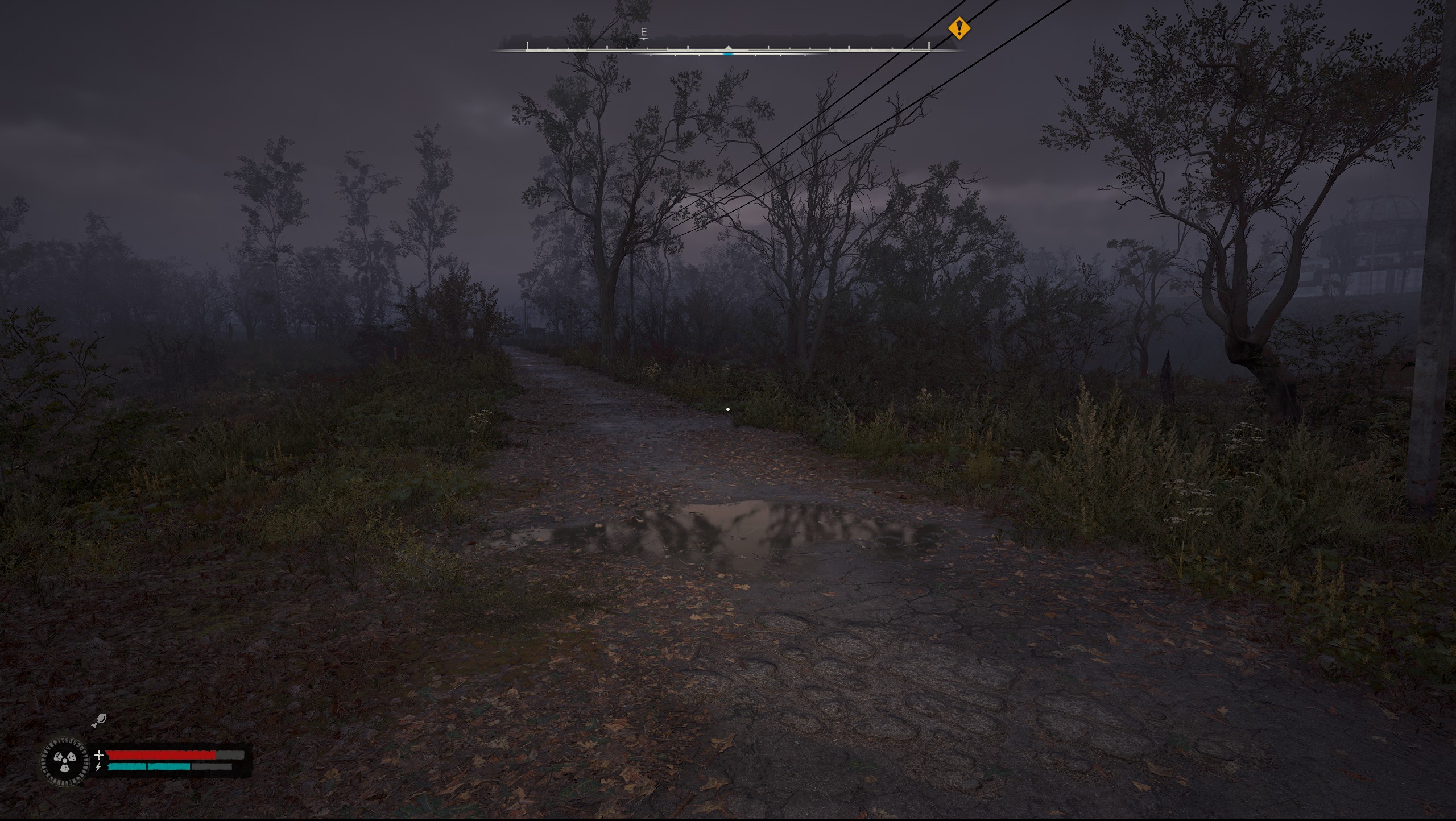Image resolution: width=1456 pixels, height=821 pixels.
Task: Select the radiation indicator icon
Action: pyautogui.click(x=65, y=761)
